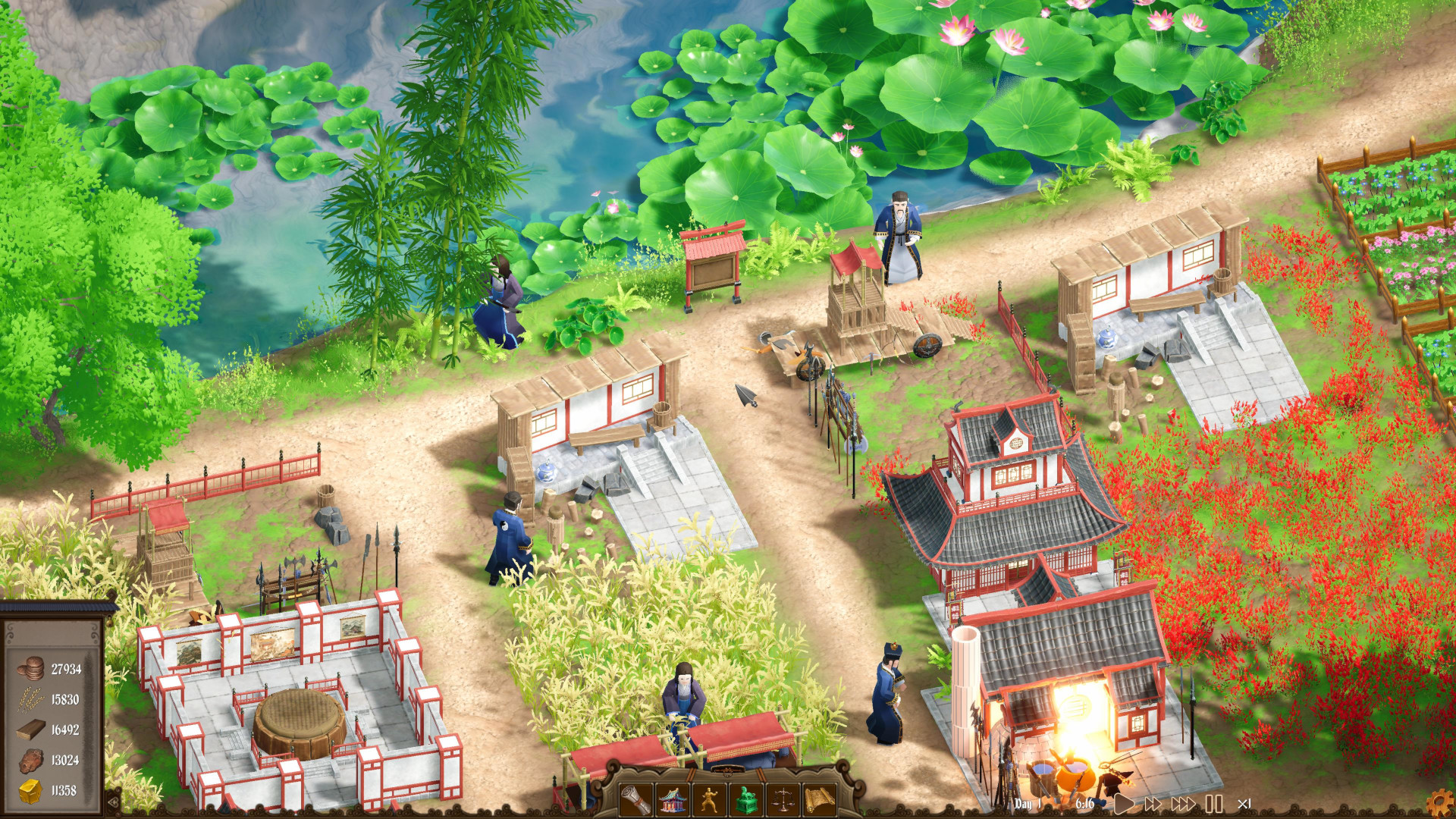
Task: Click the x1 speed multiplier indicator
Action: click(1244, 803)
